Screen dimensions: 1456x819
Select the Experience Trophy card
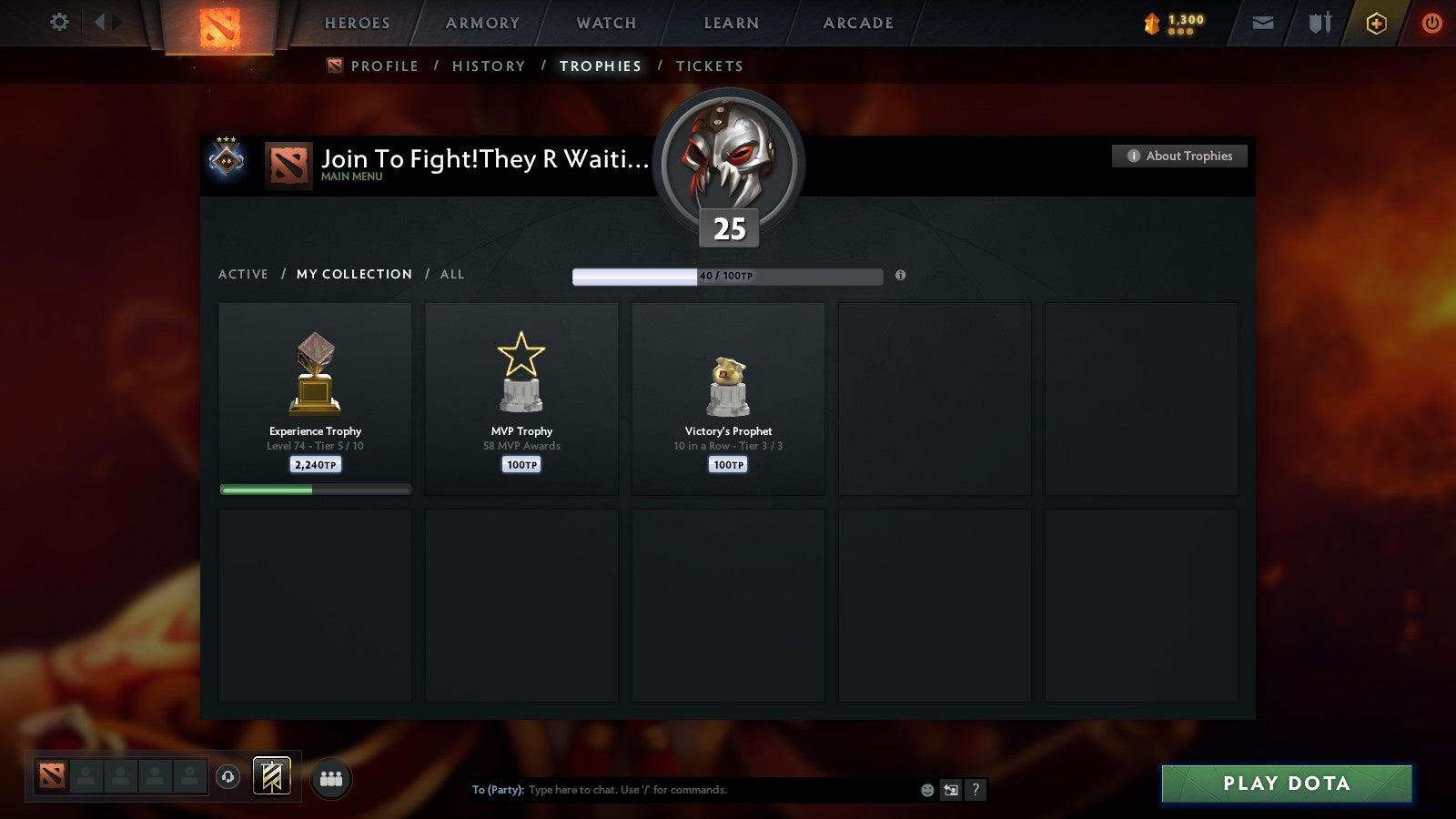[314, 398]
